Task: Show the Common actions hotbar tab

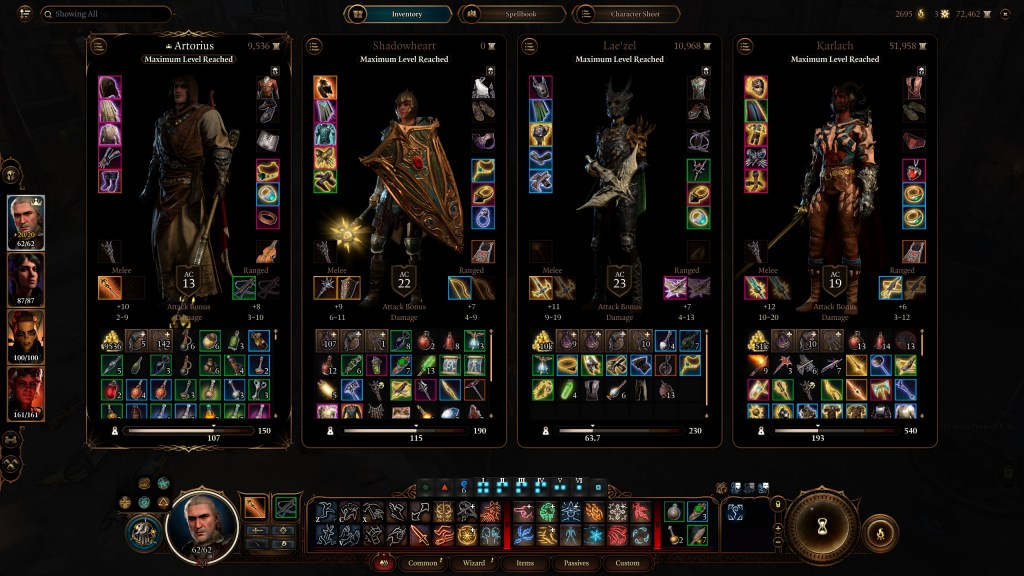Action: coord(422,563)
